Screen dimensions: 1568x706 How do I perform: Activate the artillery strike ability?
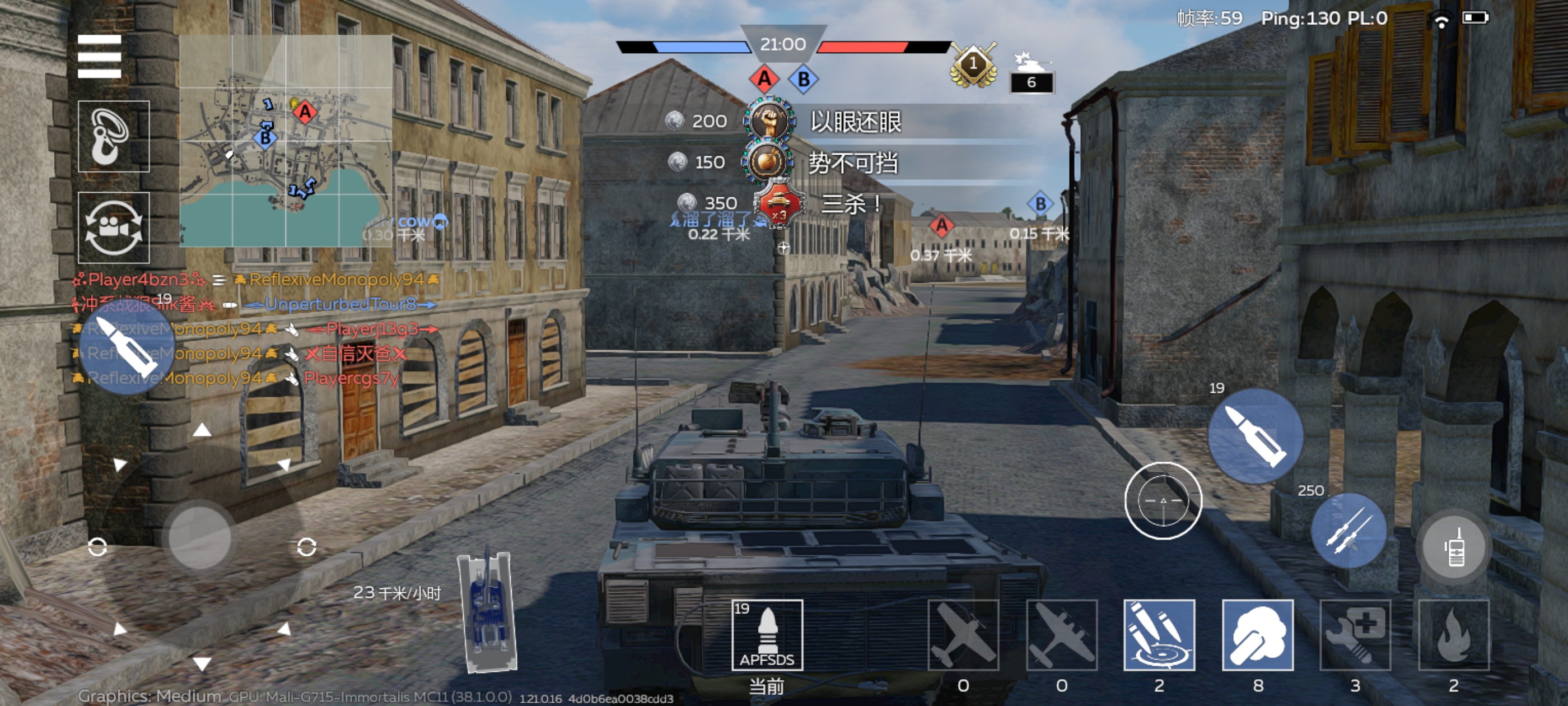[x=1159, y=635]
